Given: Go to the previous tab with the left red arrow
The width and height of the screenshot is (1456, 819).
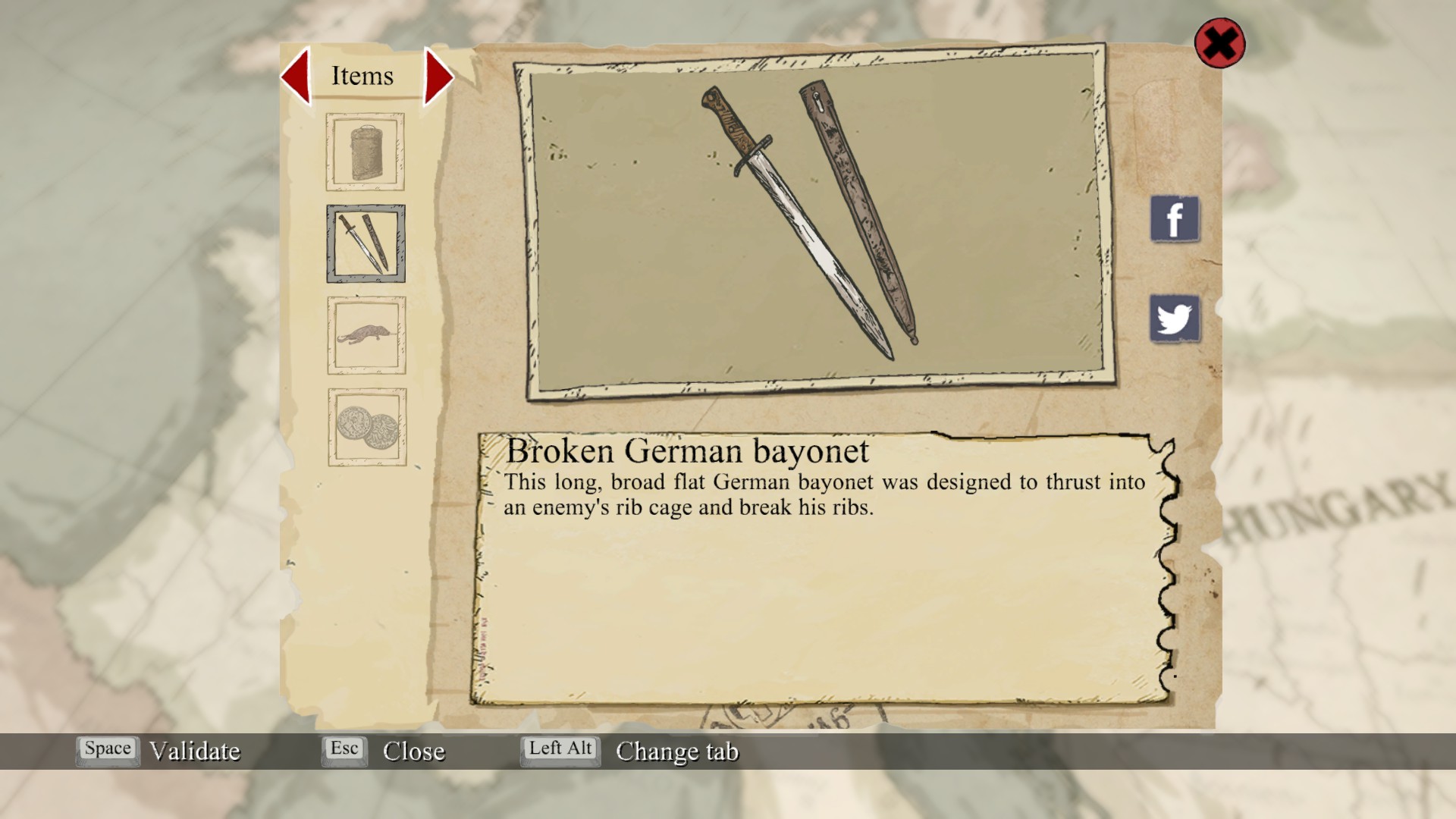Looking at the screenshot, I should 296,76.
